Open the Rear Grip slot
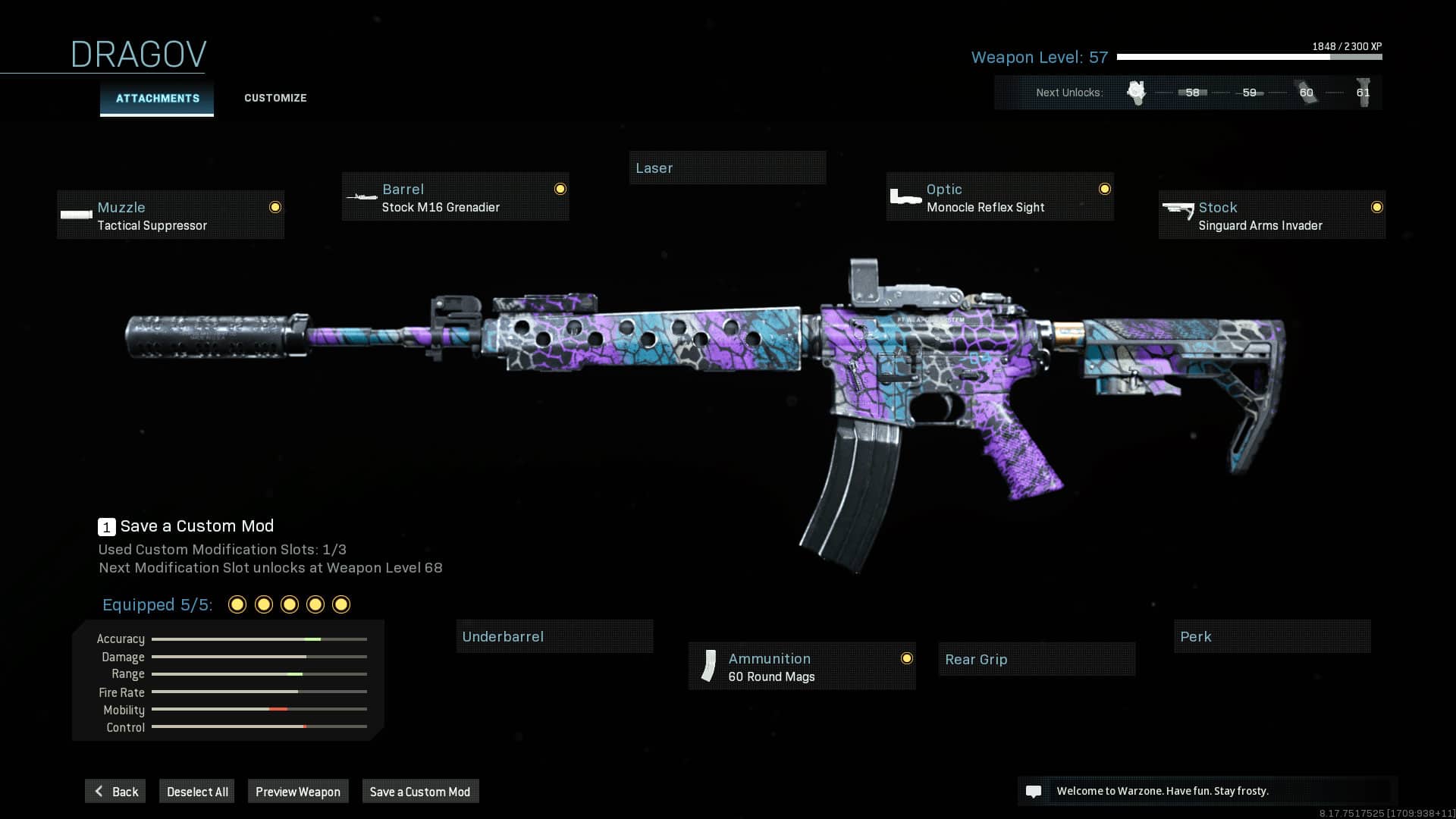 pyautogui.click(x=1036, y=659)
